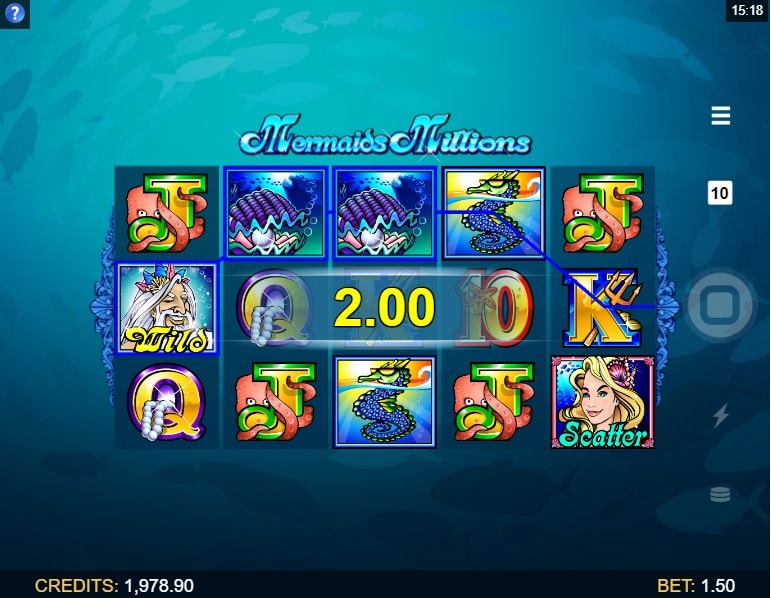Screen dimensions: 771x598
Task: Open the hamburger menu
Action: 720,116
